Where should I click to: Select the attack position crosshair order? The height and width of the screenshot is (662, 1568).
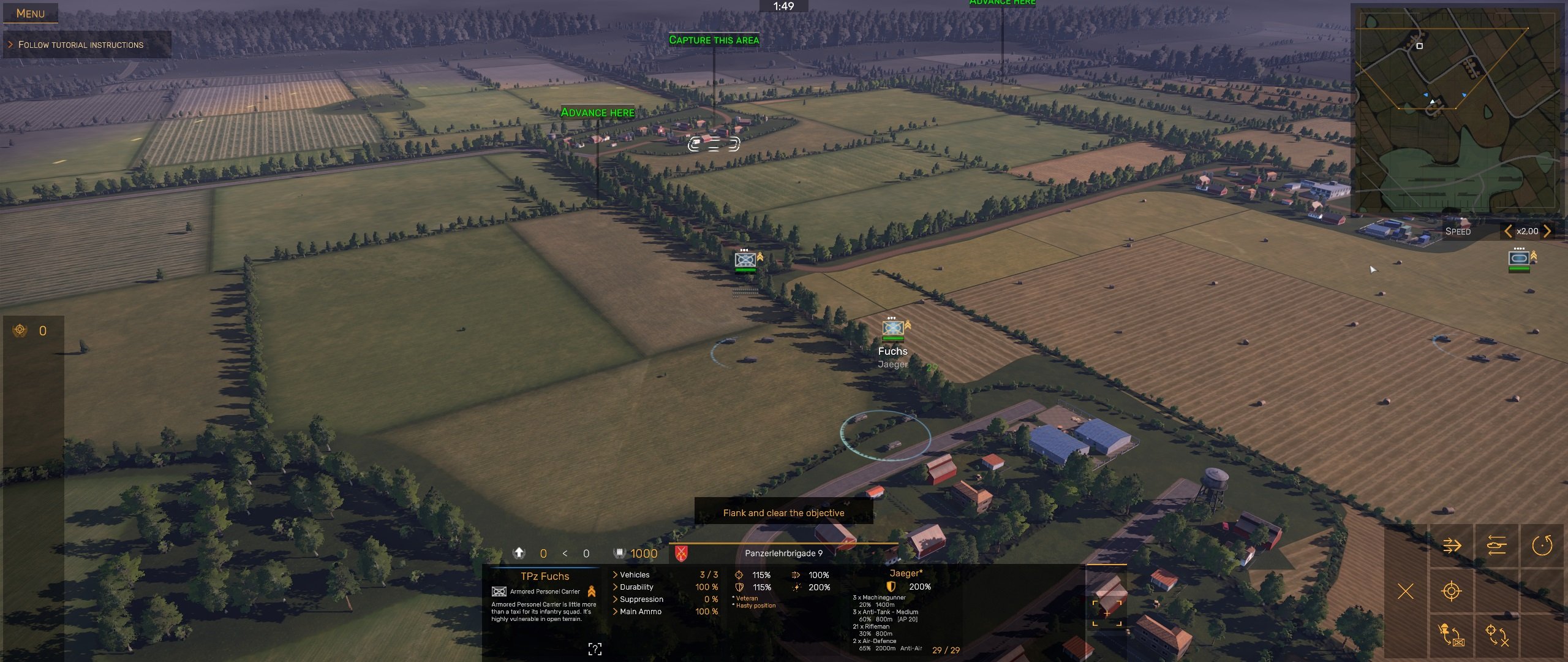[x=1451, y=591]
